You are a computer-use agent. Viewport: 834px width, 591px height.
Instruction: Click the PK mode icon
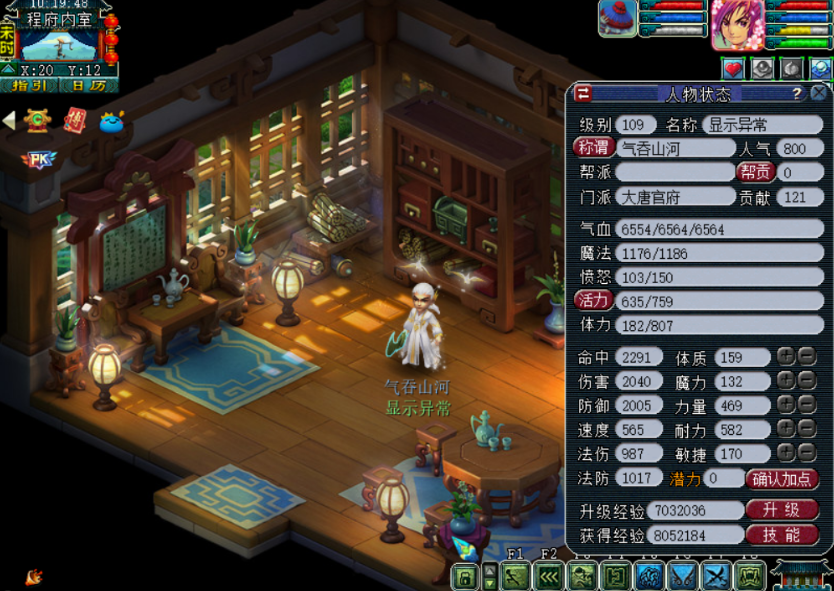[x=38, y=159]
